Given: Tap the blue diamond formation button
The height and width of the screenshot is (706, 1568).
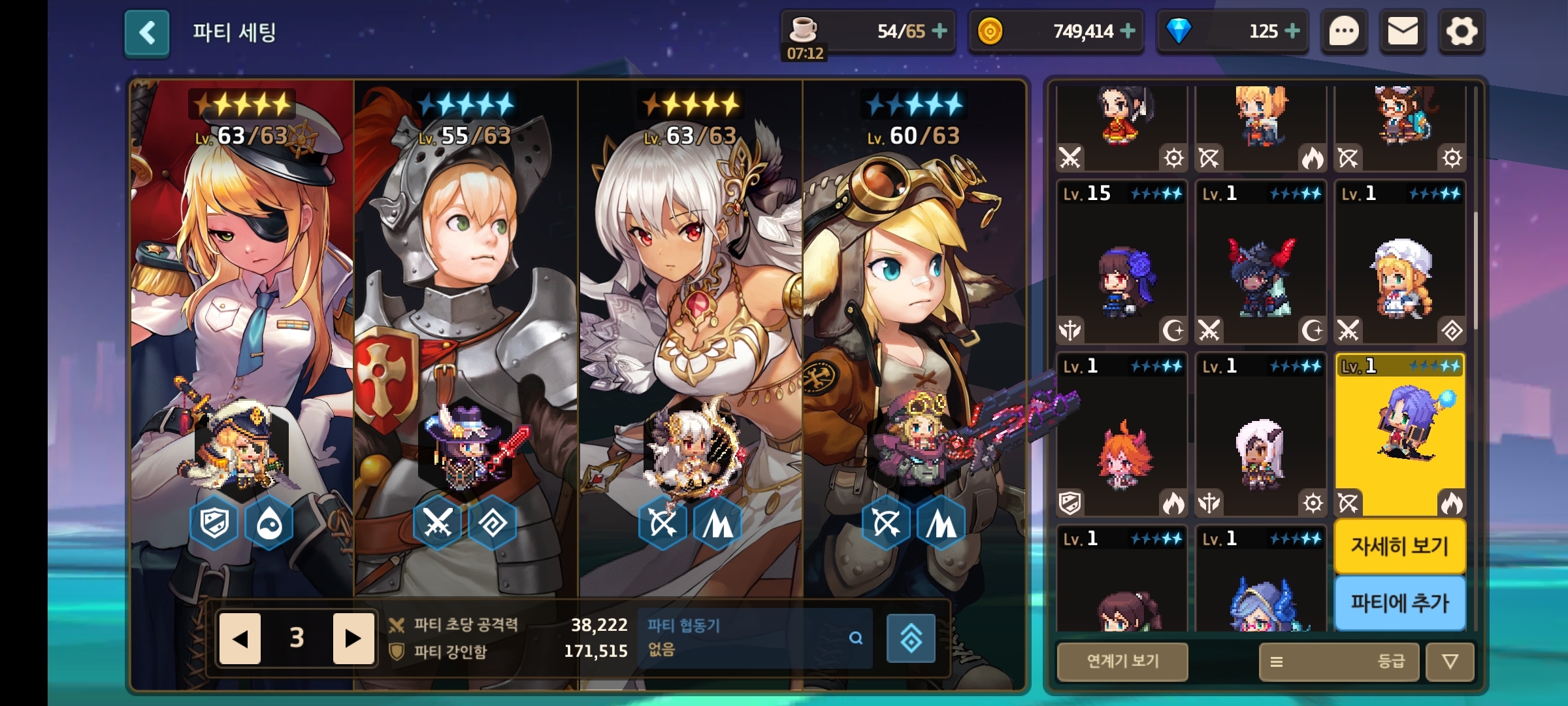Looking at the screenshot, I should (911, 638).
